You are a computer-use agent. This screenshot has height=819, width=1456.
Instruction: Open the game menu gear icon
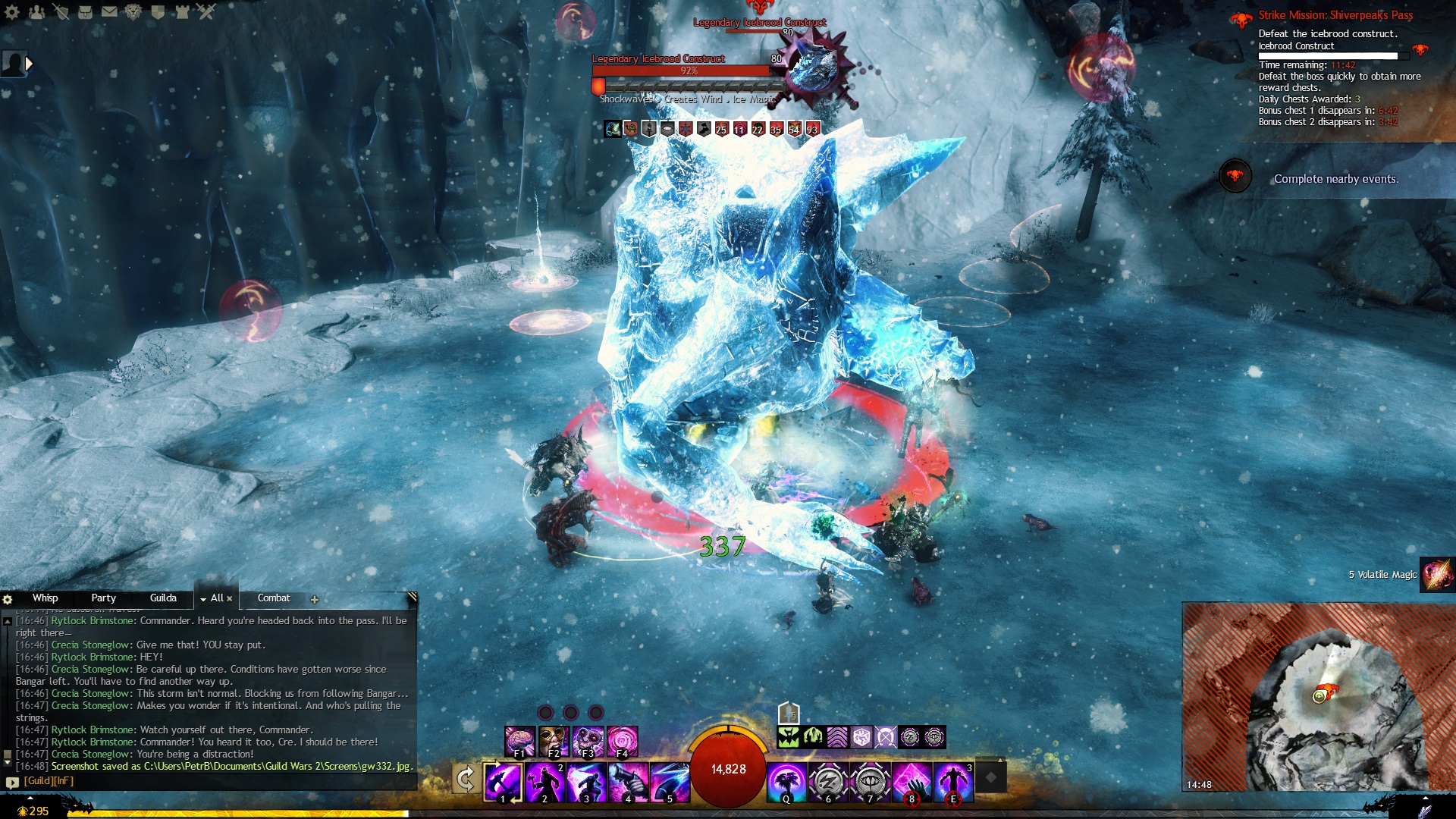(x=11, y=12)
